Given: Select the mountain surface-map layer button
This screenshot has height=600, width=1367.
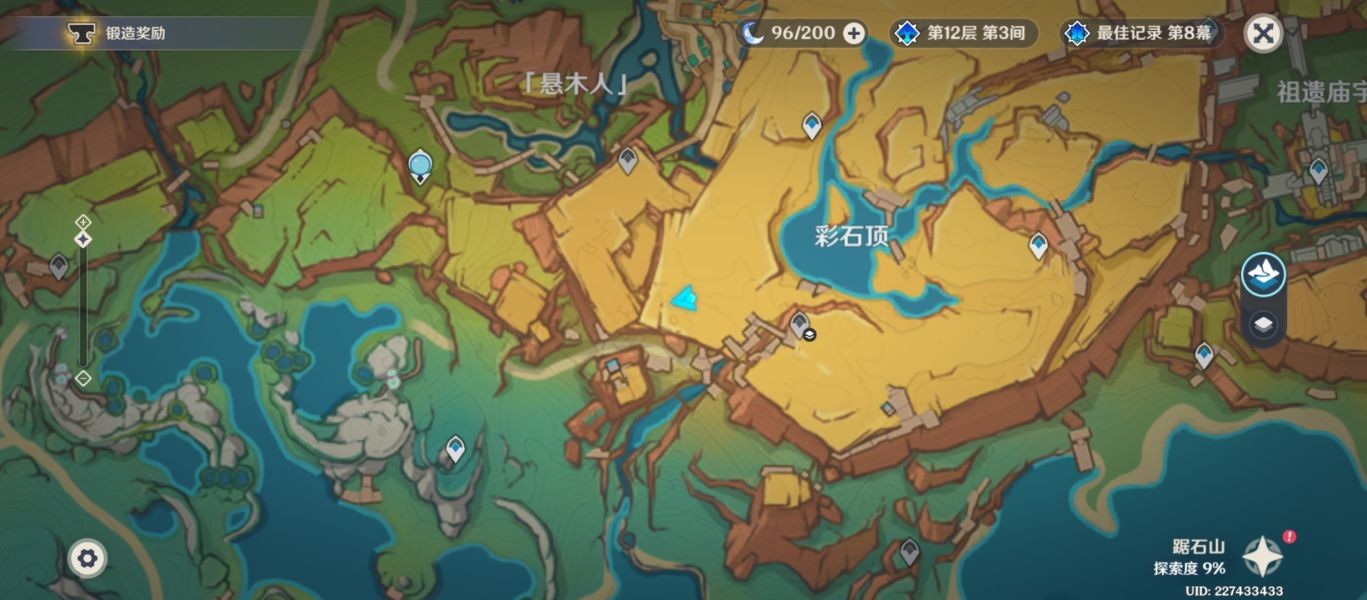Looking at the screenshot, I should click(1263, 275).
